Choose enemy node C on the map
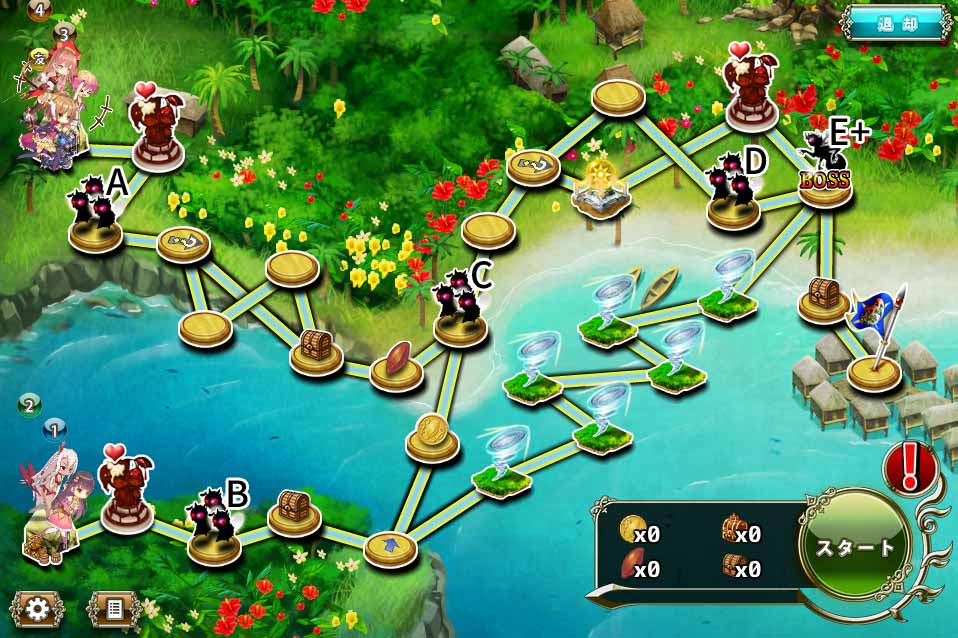 (460, 310)
